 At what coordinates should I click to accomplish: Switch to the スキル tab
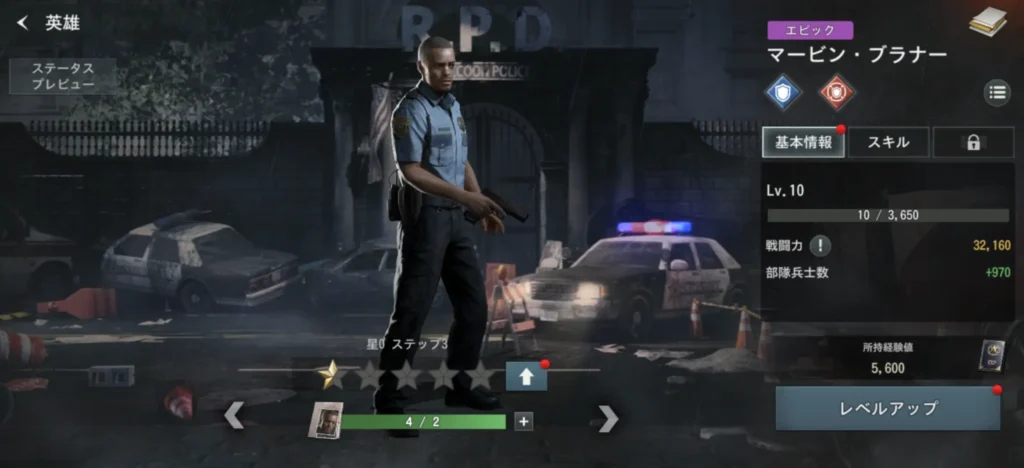(887, 142)
